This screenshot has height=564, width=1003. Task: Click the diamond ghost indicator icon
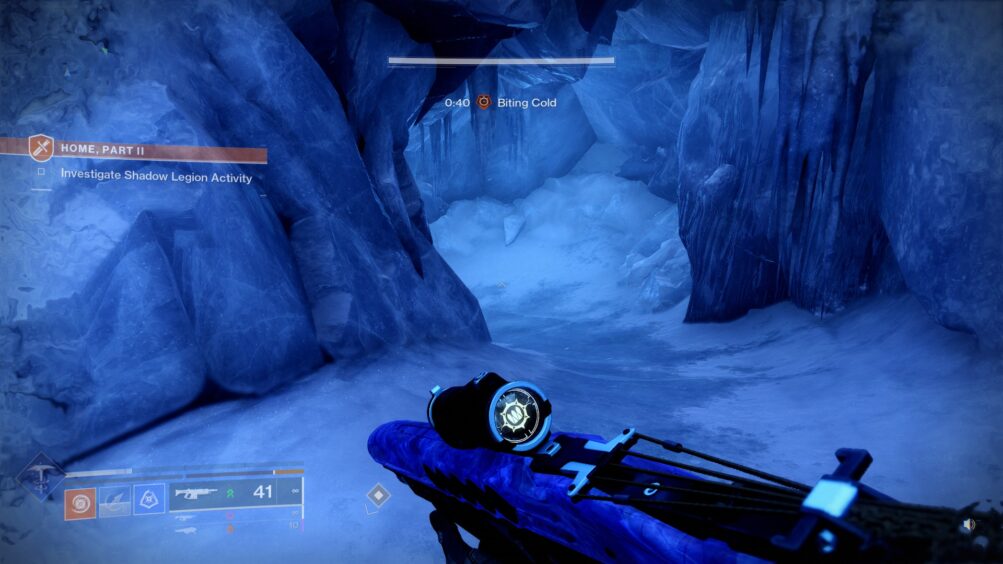[x=378, y=495]
